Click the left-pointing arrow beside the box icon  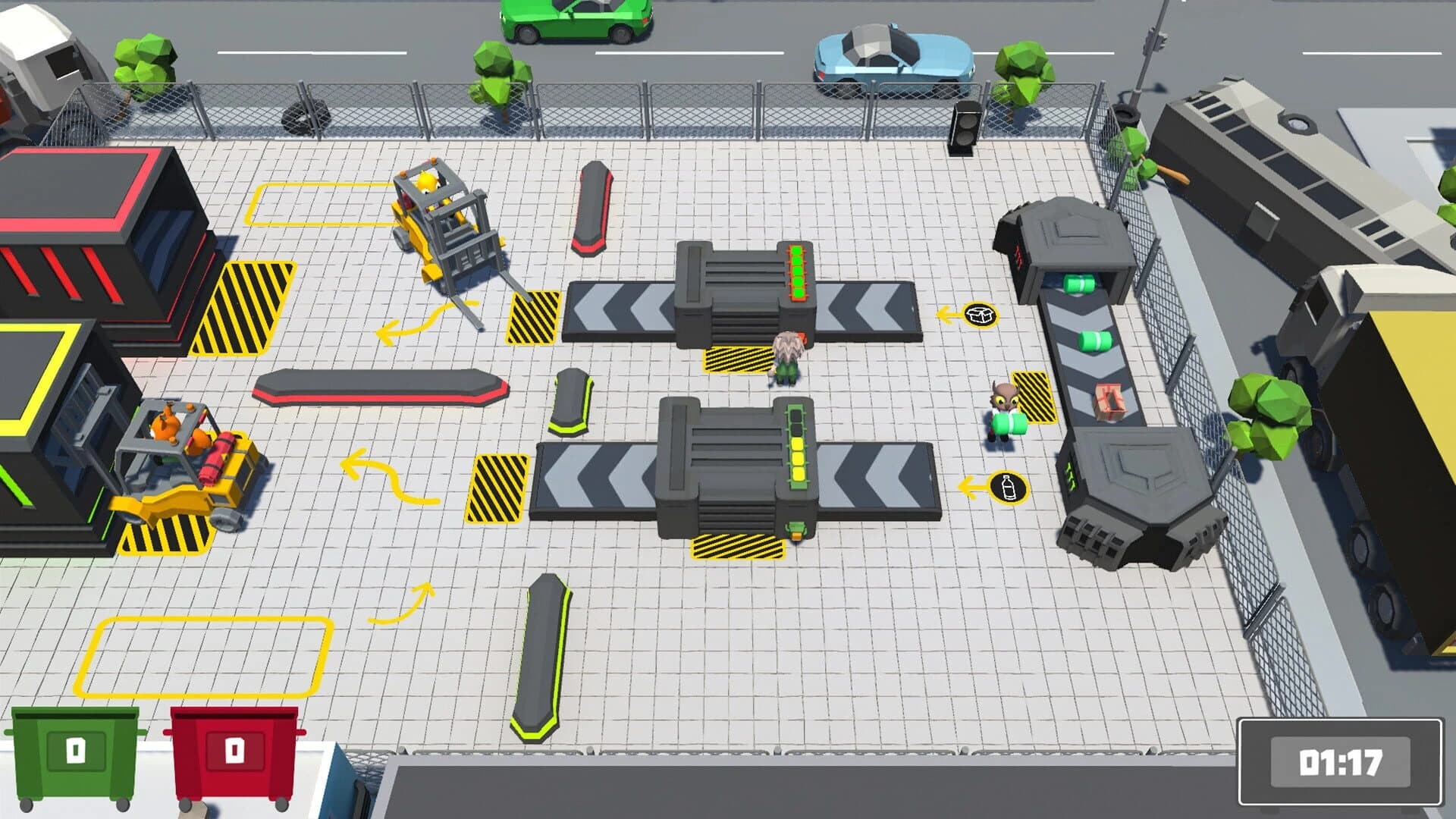coord(943,313)
